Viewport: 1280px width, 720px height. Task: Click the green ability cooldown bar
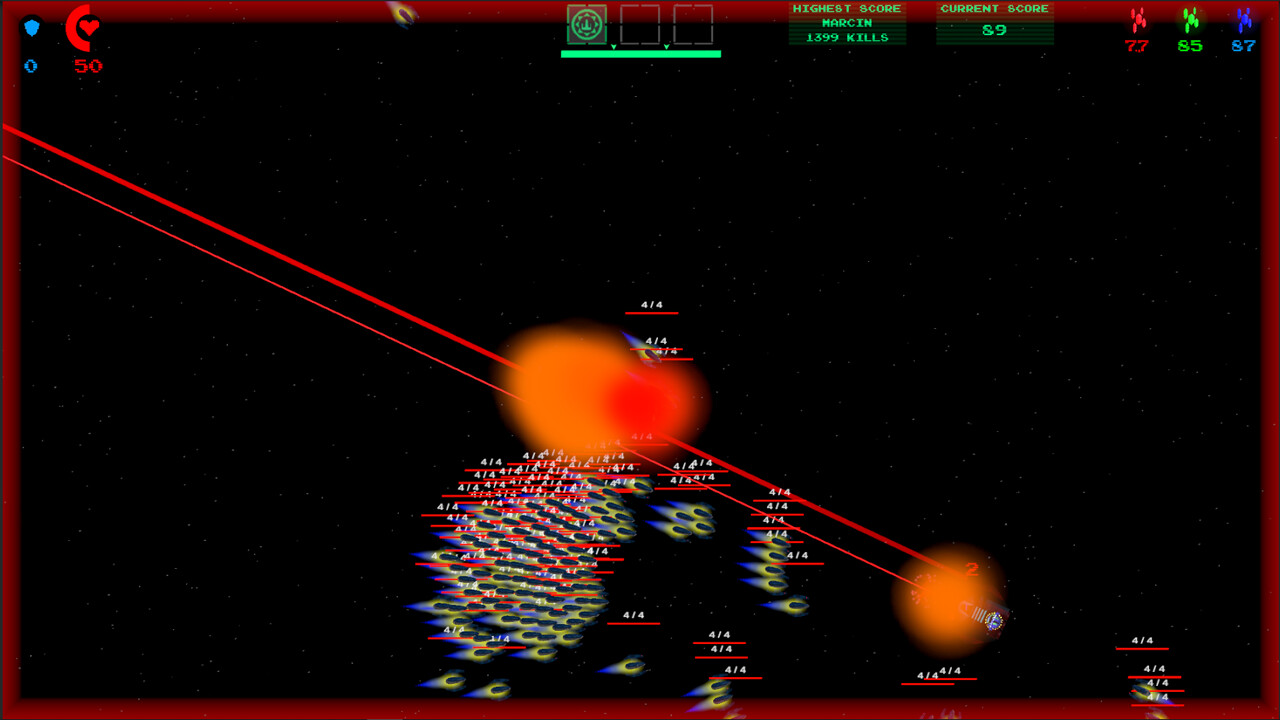[640, 54]
